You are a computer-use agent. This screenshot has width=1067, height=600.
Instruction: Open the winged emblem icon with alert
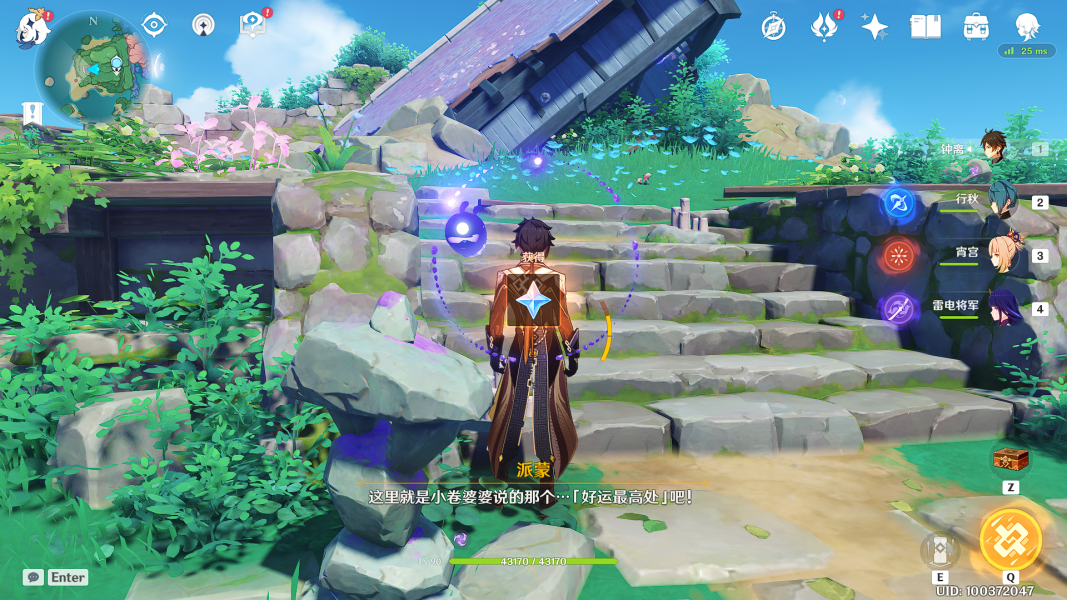[824, 27]
